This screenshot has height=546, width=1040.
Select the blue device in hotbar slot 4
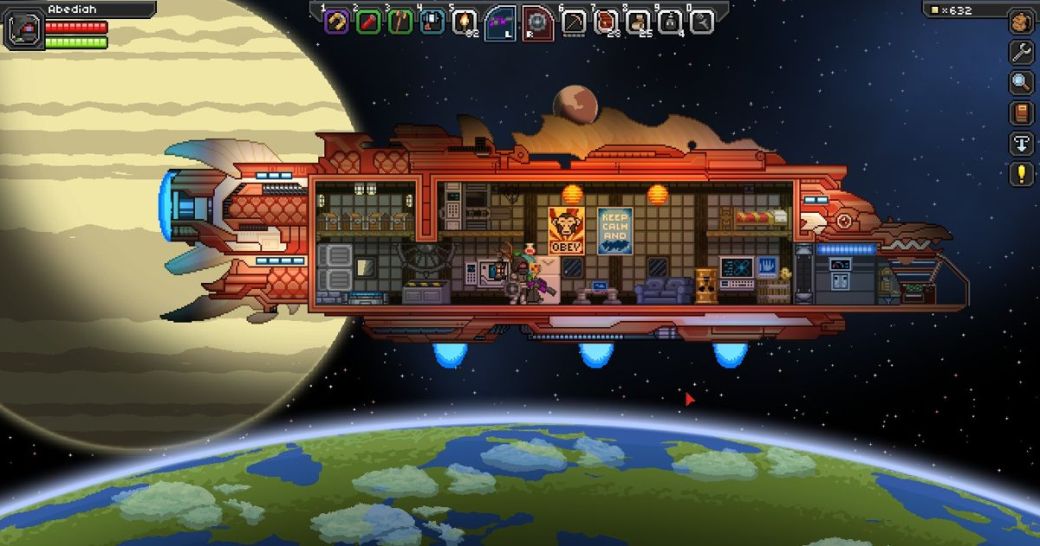pyautogui.click(x=432, y=21)
